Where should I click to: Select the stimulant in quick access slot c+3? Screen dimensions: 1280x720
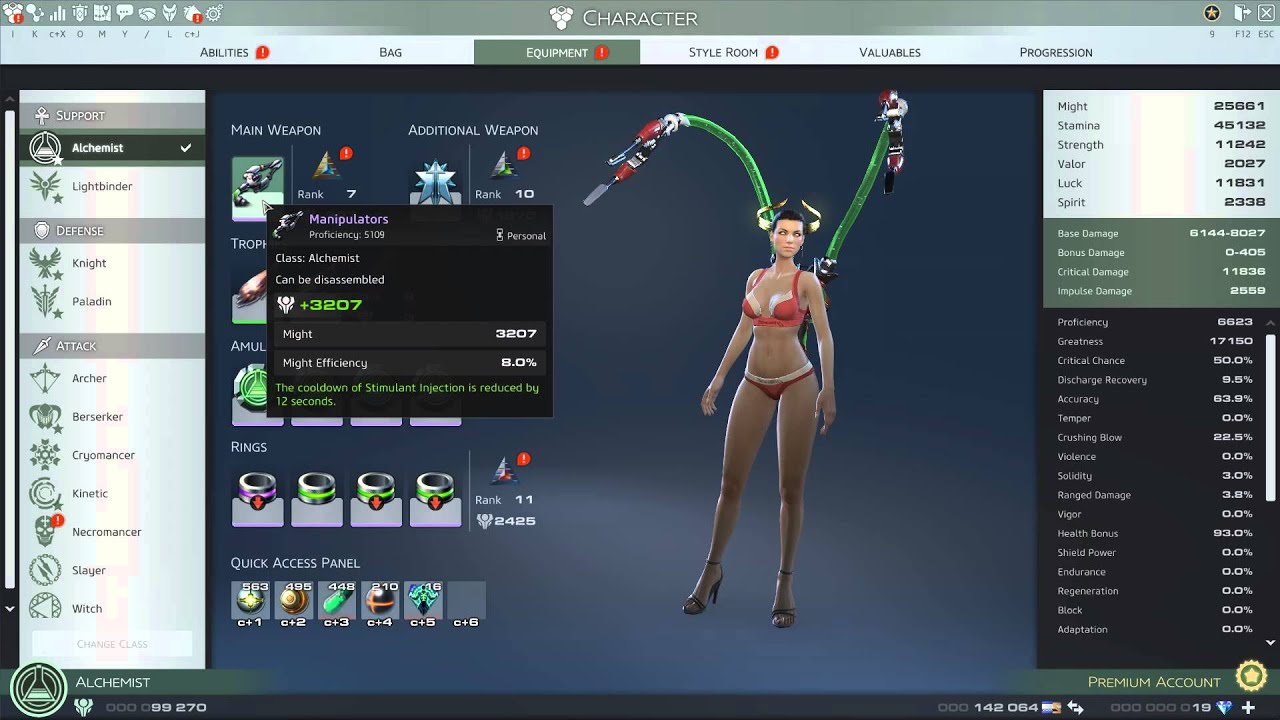[x=337, y=600]
